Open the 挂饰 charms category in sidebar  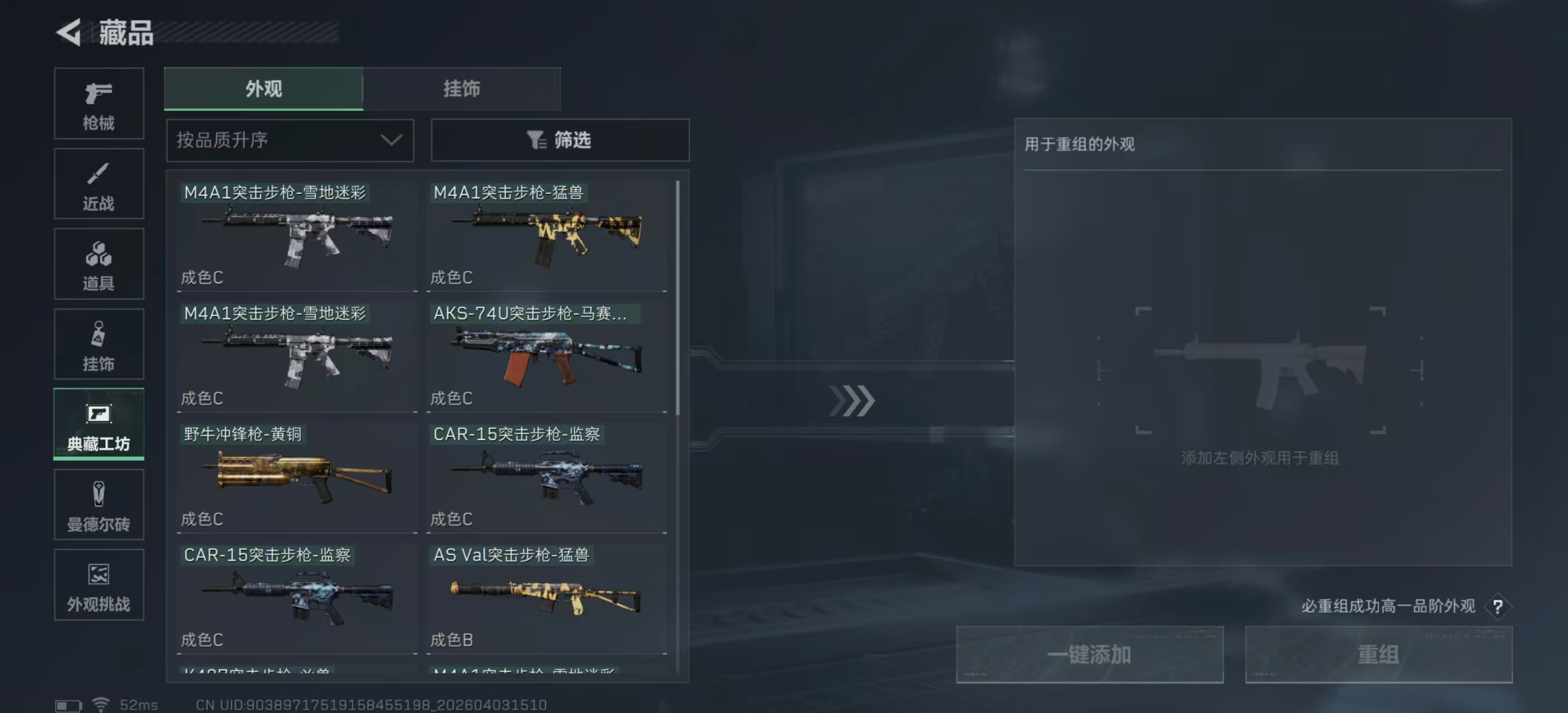pyautogui.click(x=99, y=345)
